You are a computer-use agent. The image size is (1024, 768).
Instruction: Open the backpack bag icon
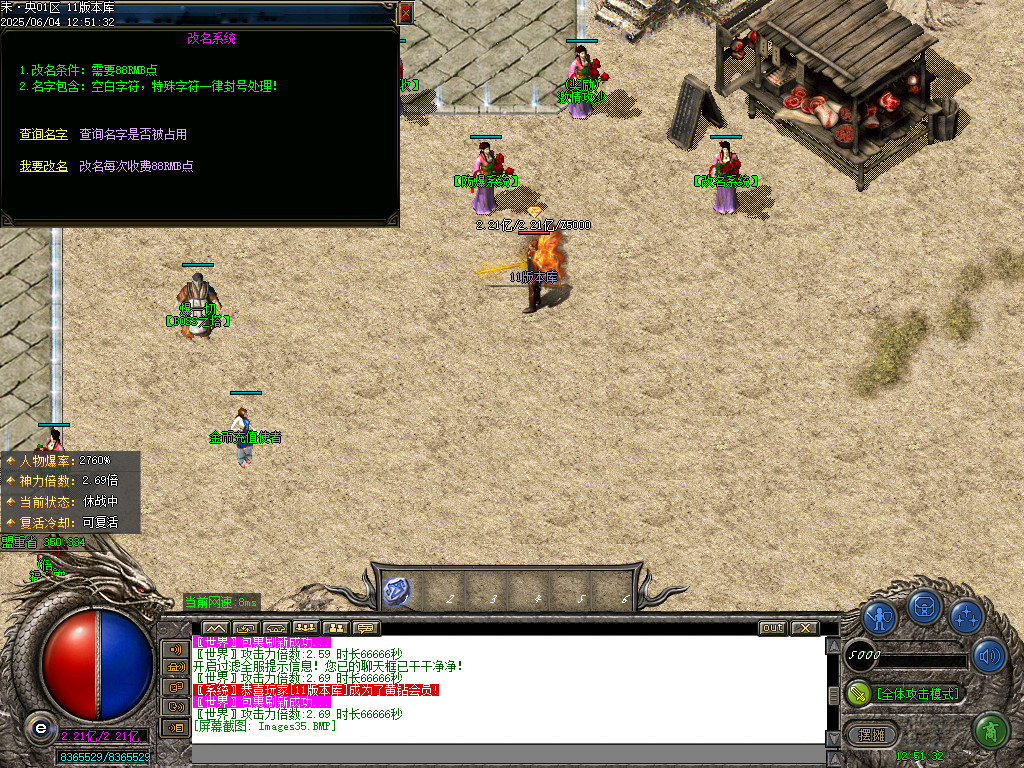[924, 607]
